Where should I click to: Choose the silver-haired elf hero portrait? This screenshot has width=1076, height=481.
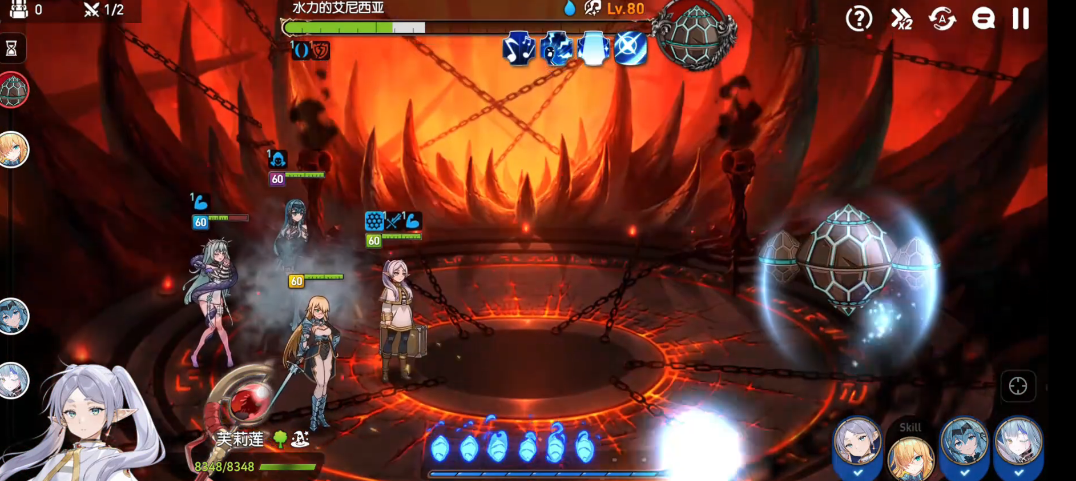[858, 443]
